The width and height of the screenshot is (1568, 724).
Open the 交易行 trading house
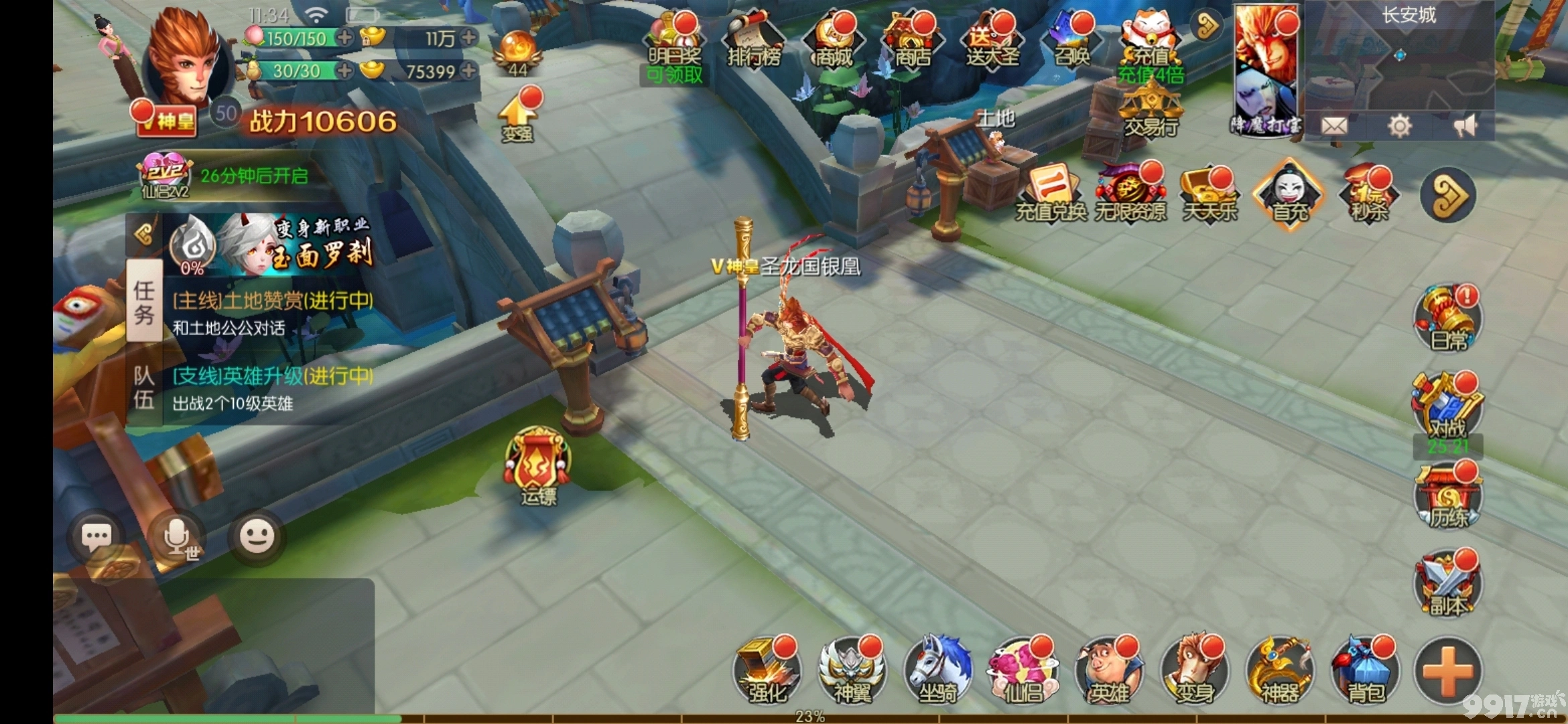pyautogui.click(x=1151, y=111)
